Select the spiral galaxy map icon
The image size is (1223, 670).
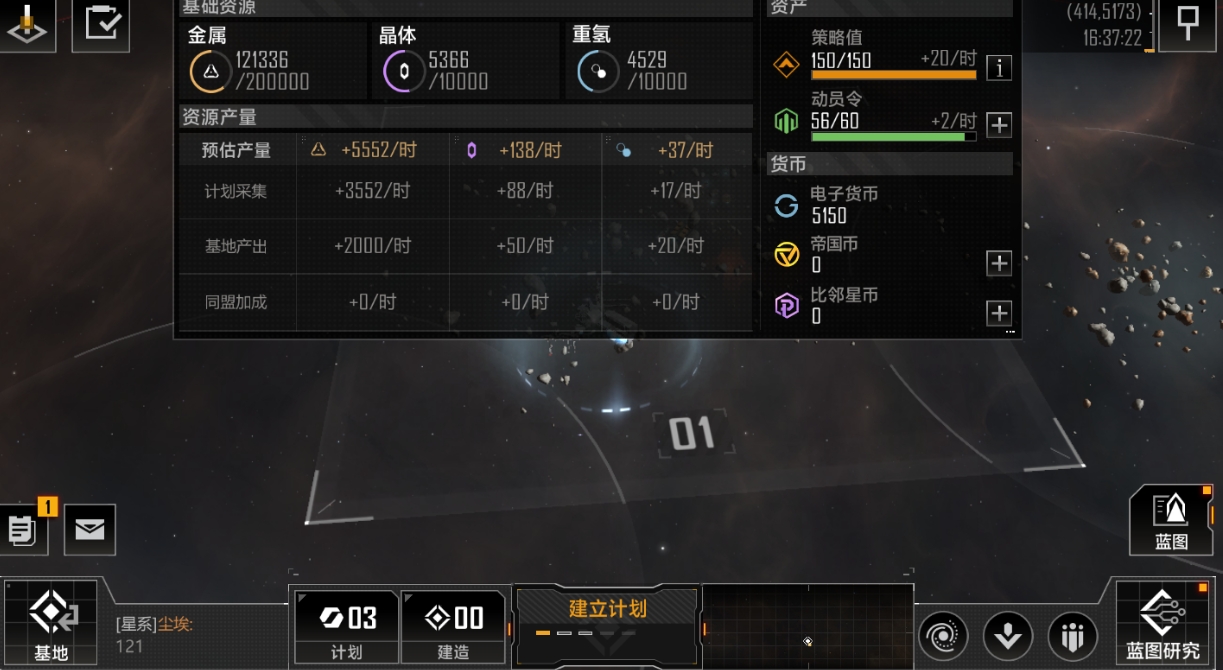point(943,635)
